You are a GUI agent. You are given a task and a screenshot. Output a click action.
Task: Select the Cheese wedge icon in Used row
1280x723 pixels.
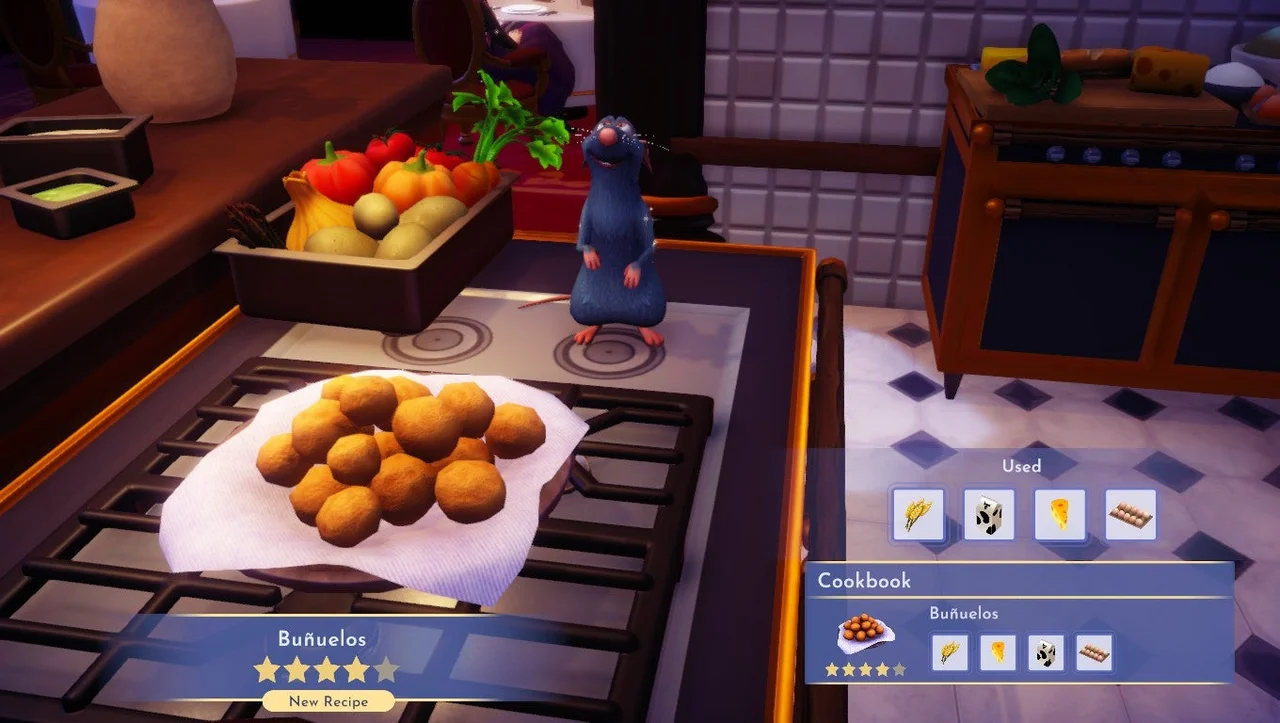coord(1058,514)
